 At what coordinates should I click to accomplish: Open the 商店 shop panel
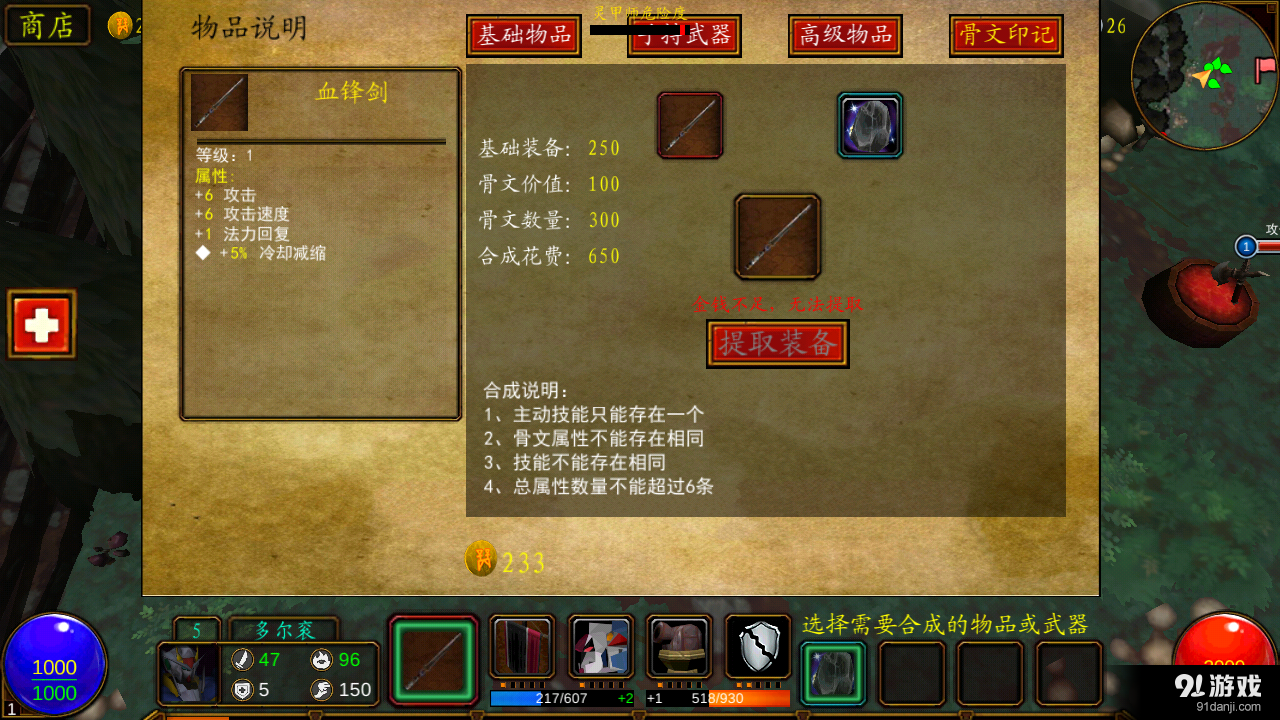(46, 25)
